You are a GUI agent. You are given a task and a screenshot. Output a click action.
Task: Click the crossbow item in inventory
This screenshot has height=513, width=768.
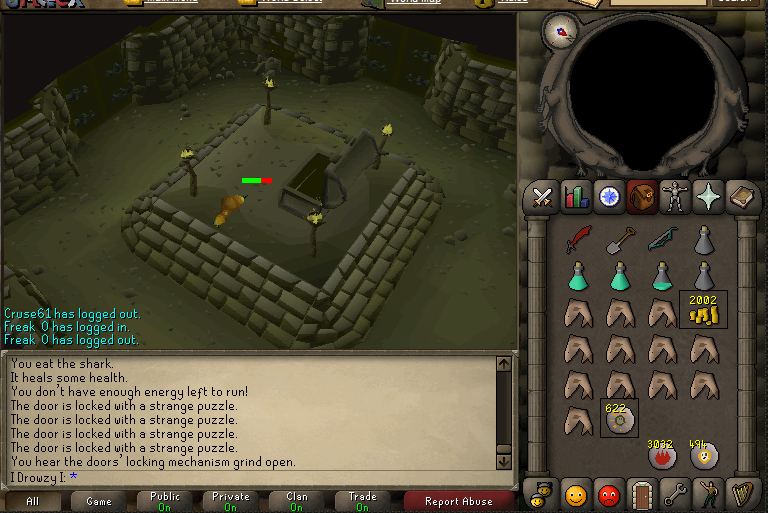[662, 239]
